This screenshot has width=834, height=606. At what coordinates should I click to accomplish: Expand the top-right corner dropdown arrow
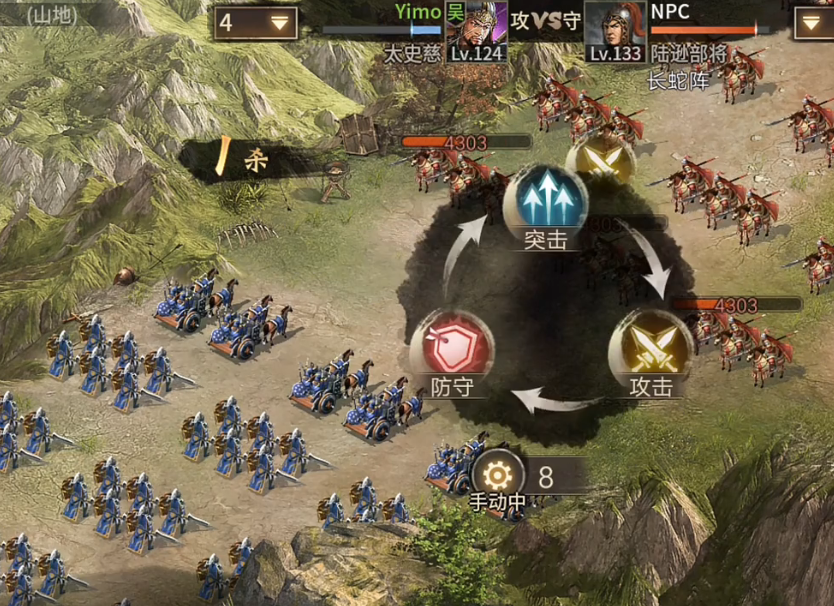click(x=812, y=22)
